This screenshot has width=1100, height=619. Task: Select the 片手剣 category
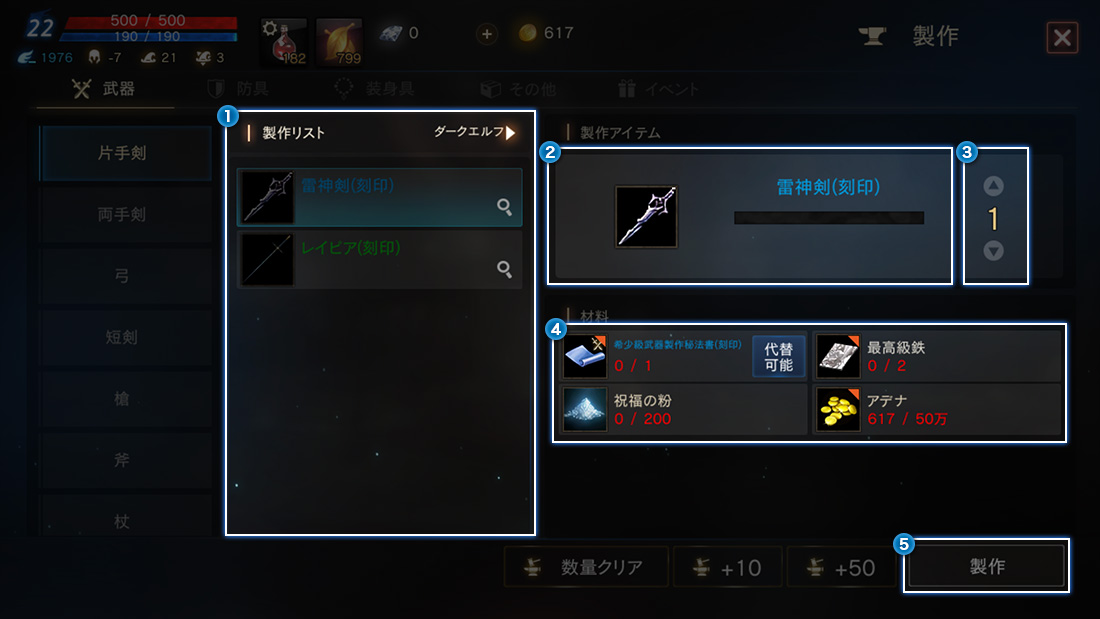tap(124, 154)
